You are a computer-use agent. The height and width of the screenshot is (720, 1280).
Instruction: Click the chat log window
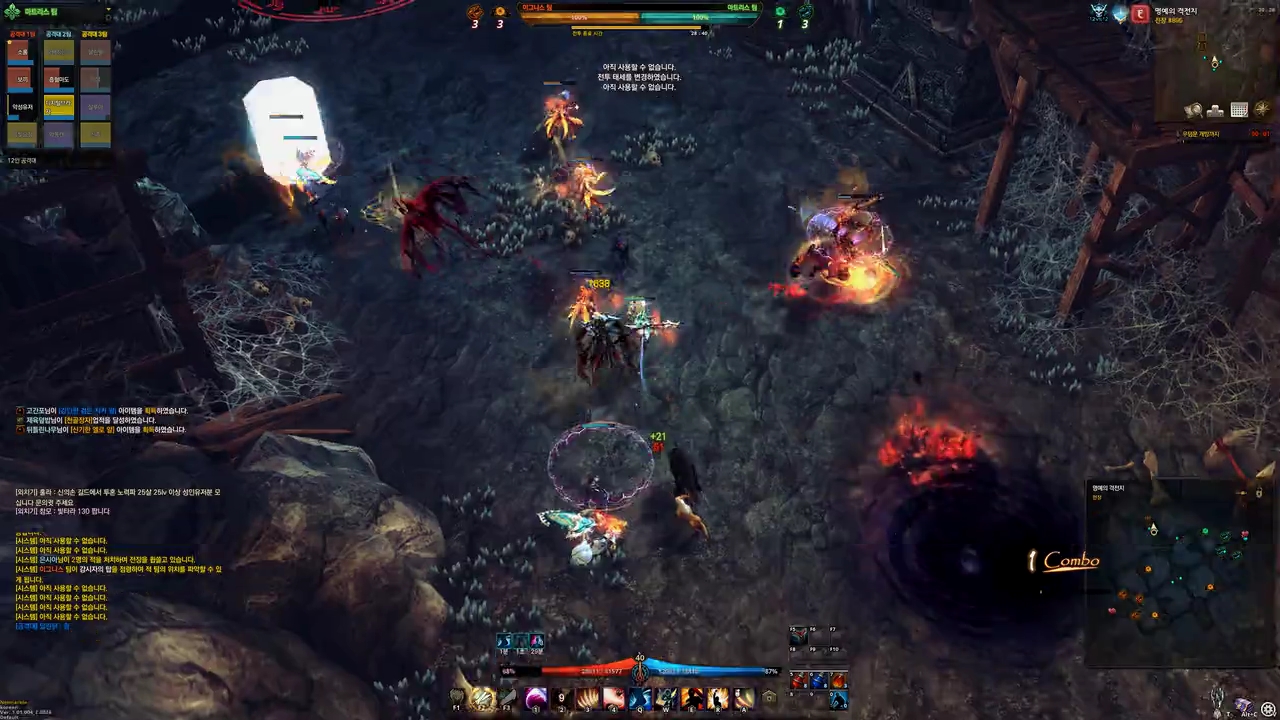(118, 560)
